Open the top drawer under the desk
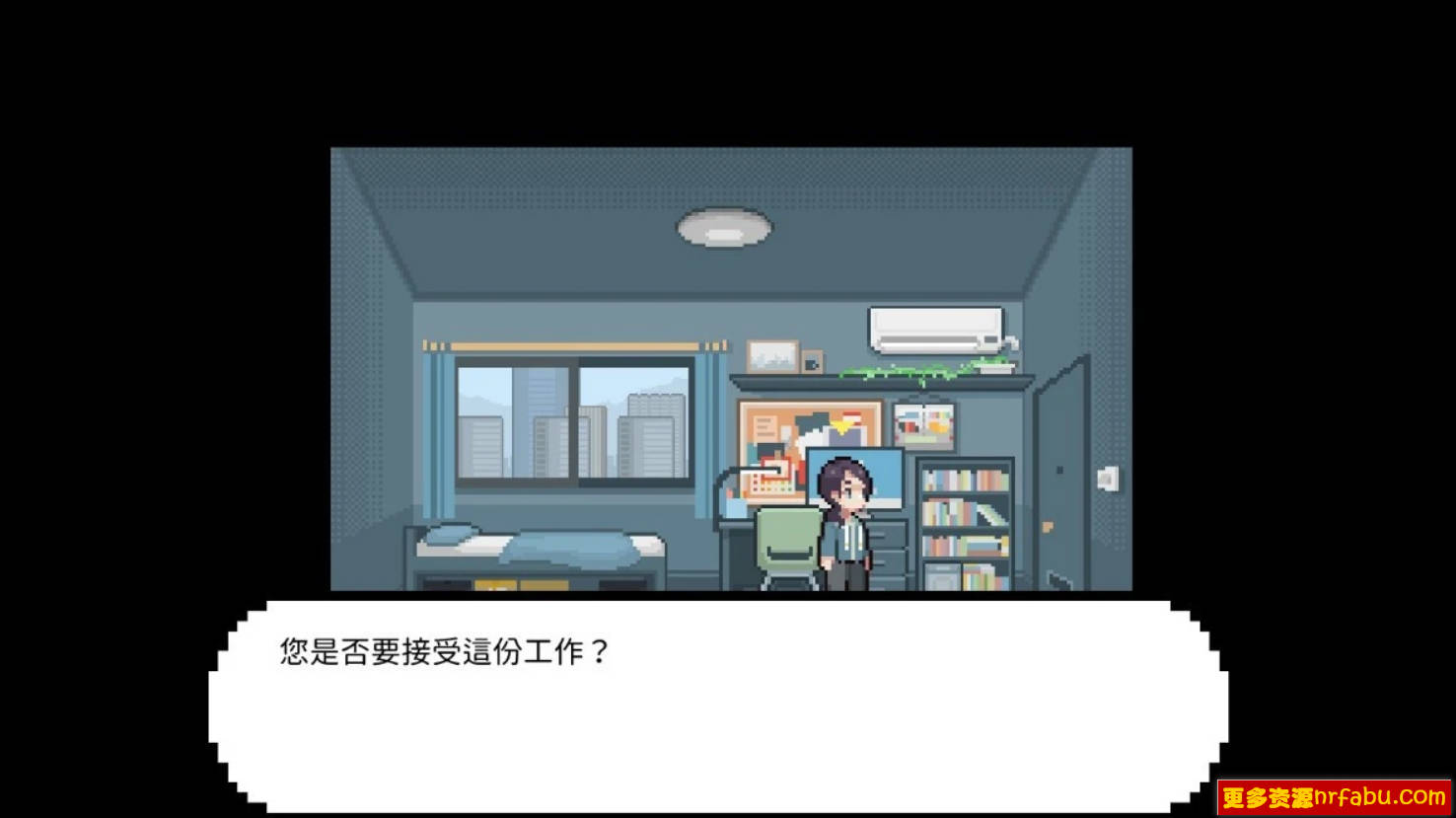This screenshot has width=1456, height=818. pos(891,533)
